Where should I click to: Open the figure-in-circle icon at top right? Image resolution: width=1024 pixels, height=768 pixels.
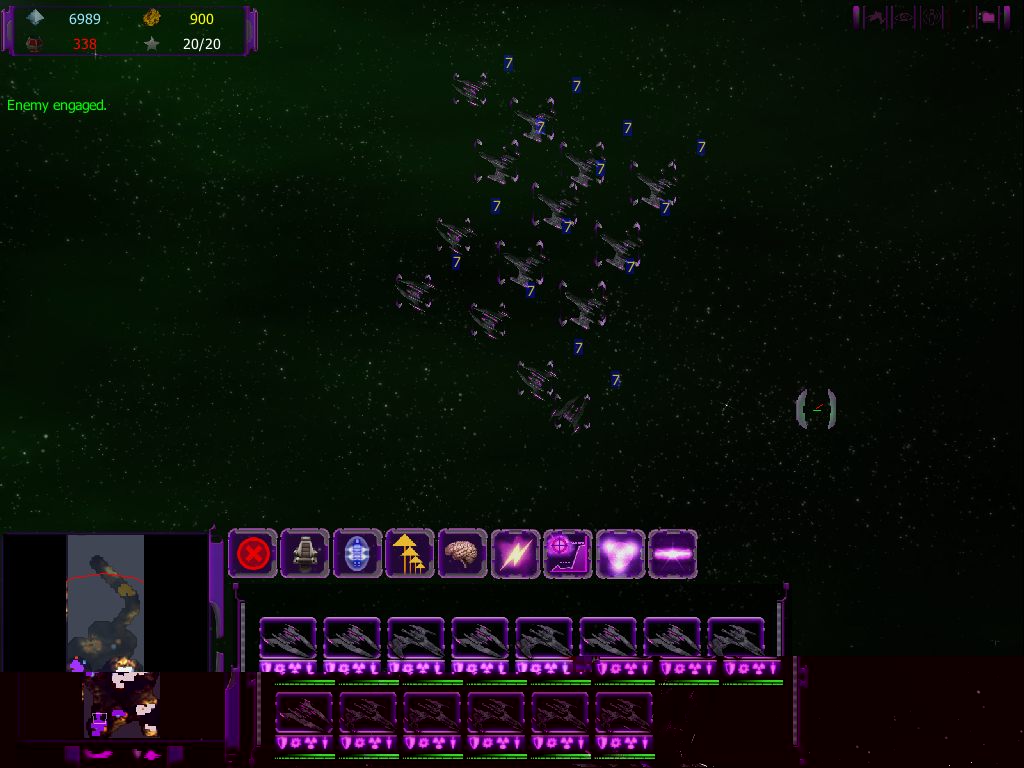[x=932, y=17]
